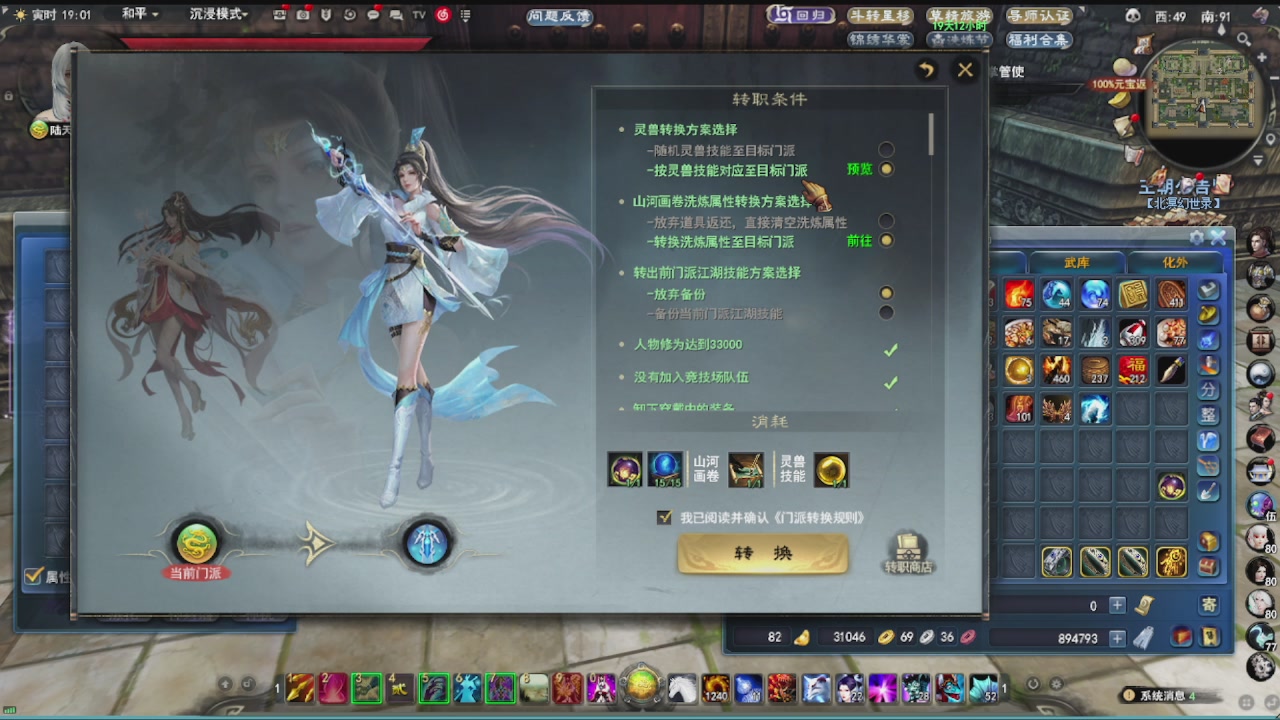
Task: Click the 预览 preview button
Action: [858, 169]
